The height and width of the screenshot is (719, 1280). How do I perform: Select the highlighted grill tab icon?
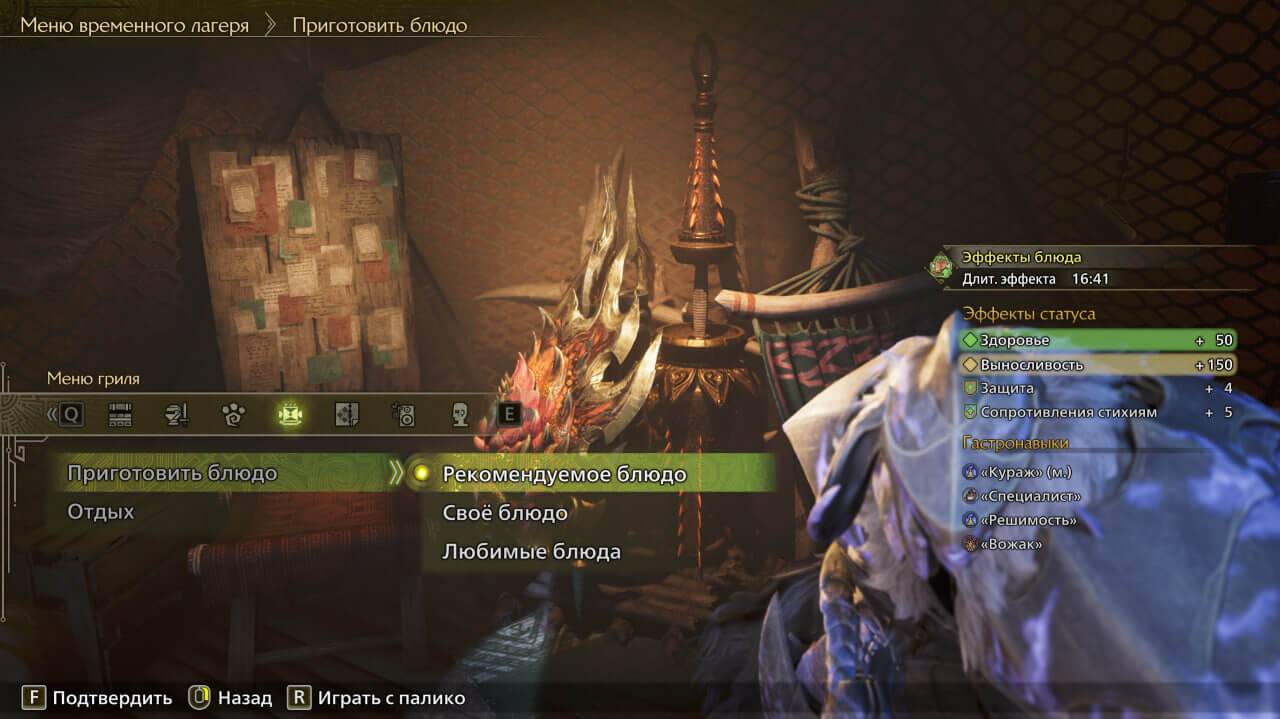tap(290, 415)
